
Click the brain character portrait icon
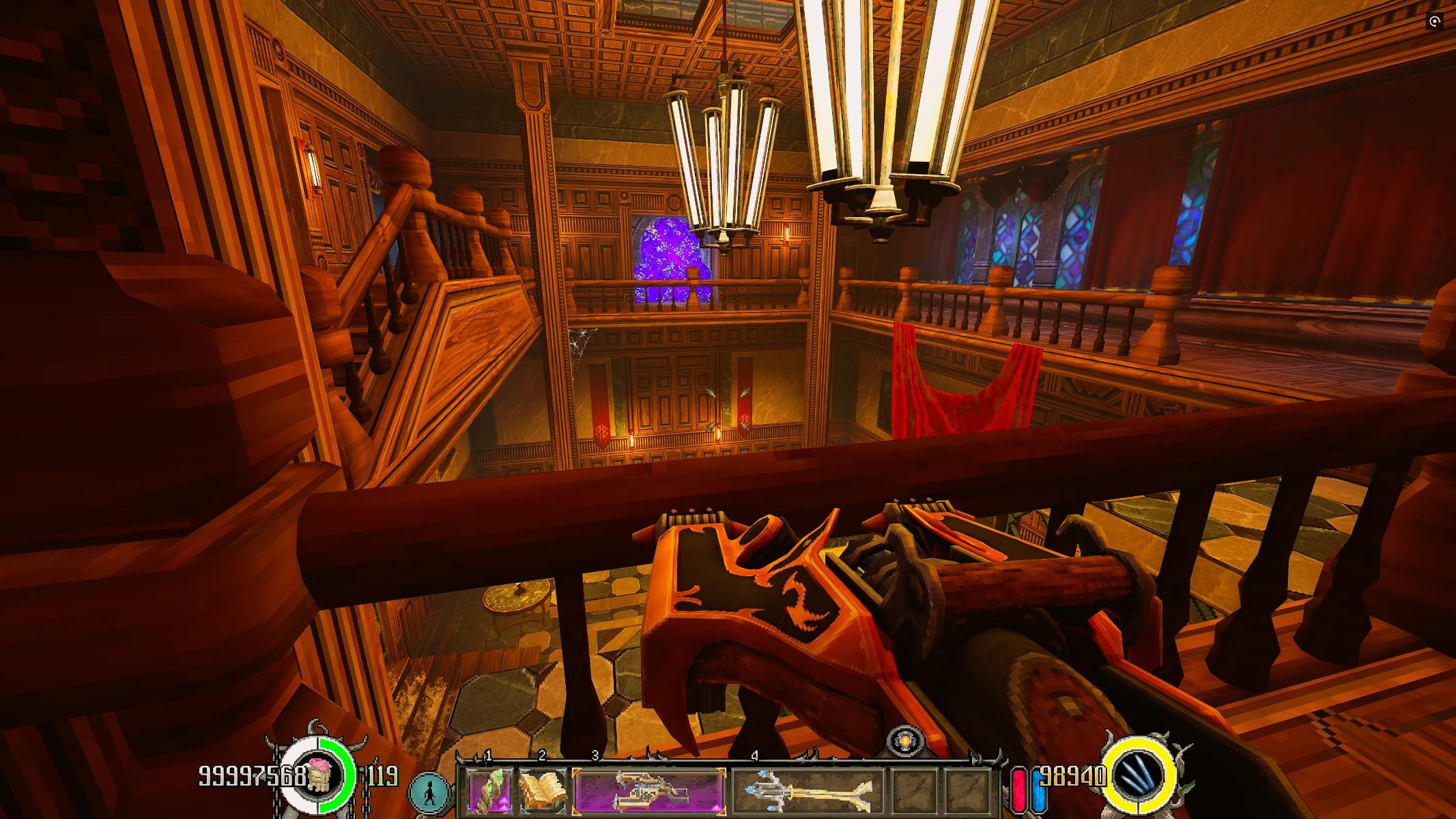pyautogui.click(x=317, y=777)
